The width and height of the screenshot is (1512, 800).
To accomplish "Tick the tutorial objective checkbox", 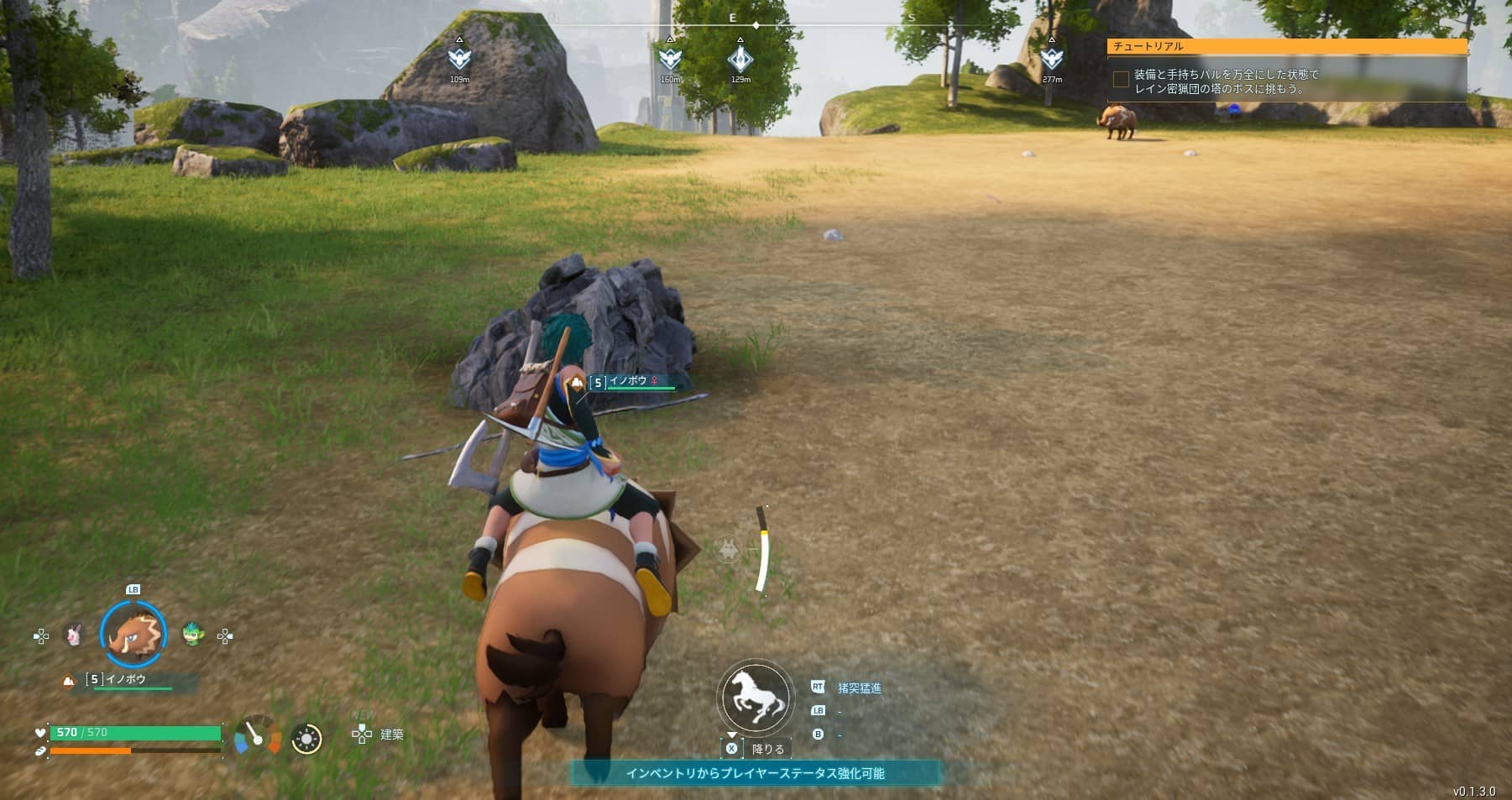I will (x=1121, y=80).
